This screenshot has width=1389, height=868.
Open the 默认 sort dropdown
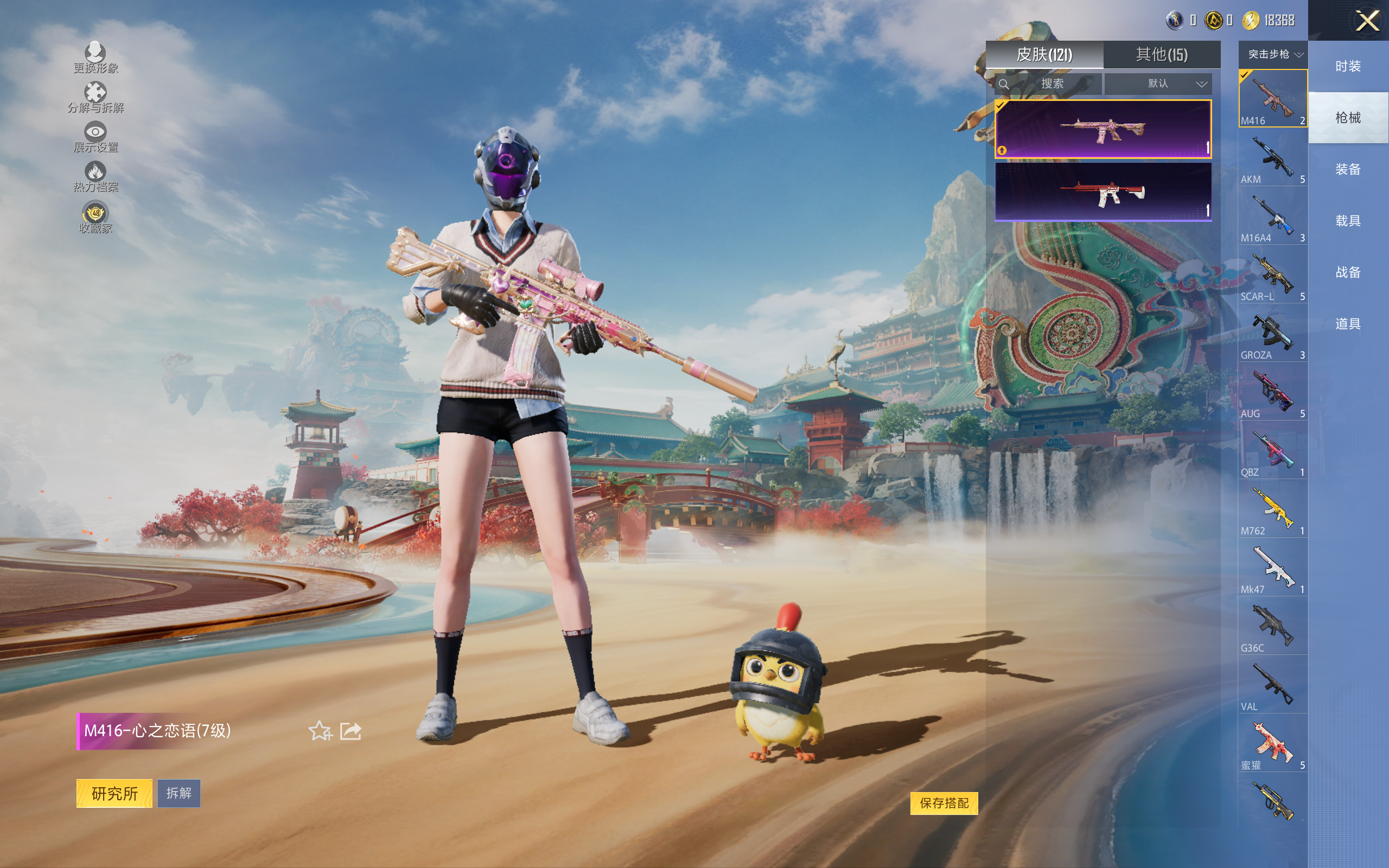[1158, 84]
